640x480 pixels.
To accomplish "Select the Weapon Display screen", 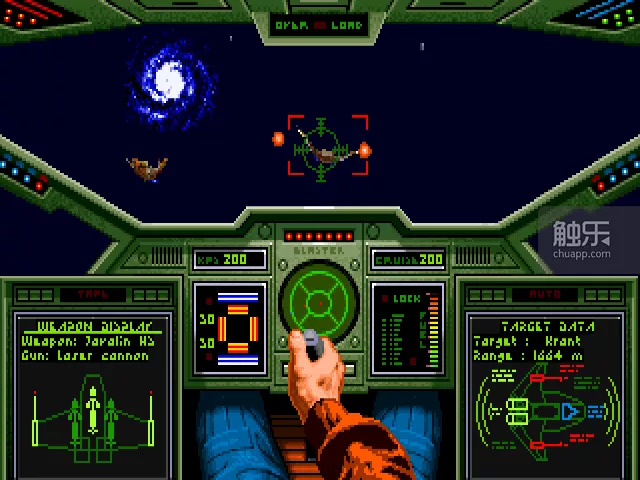I will (91, 383).
